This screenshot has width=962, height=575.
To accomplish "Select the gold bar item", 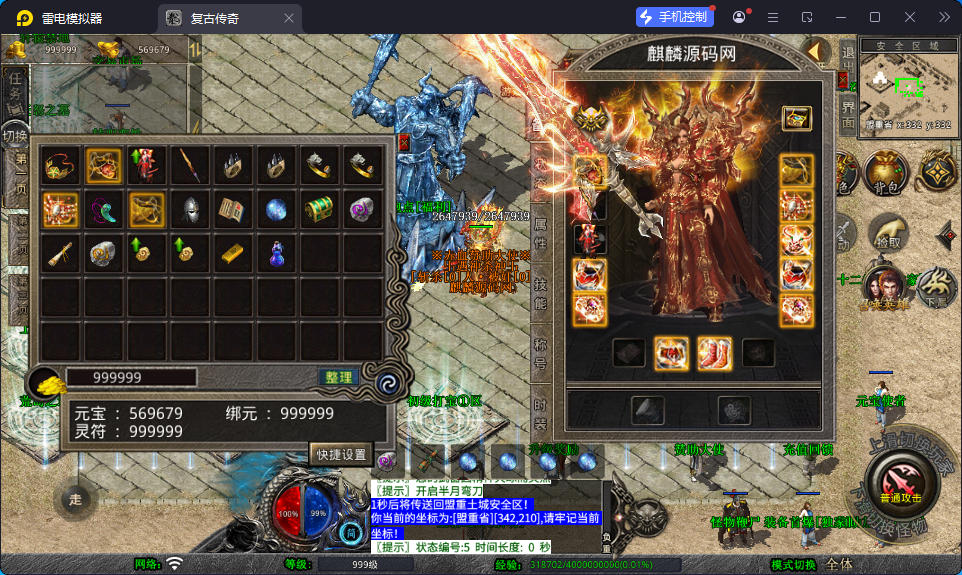I will tap(234, 253).
